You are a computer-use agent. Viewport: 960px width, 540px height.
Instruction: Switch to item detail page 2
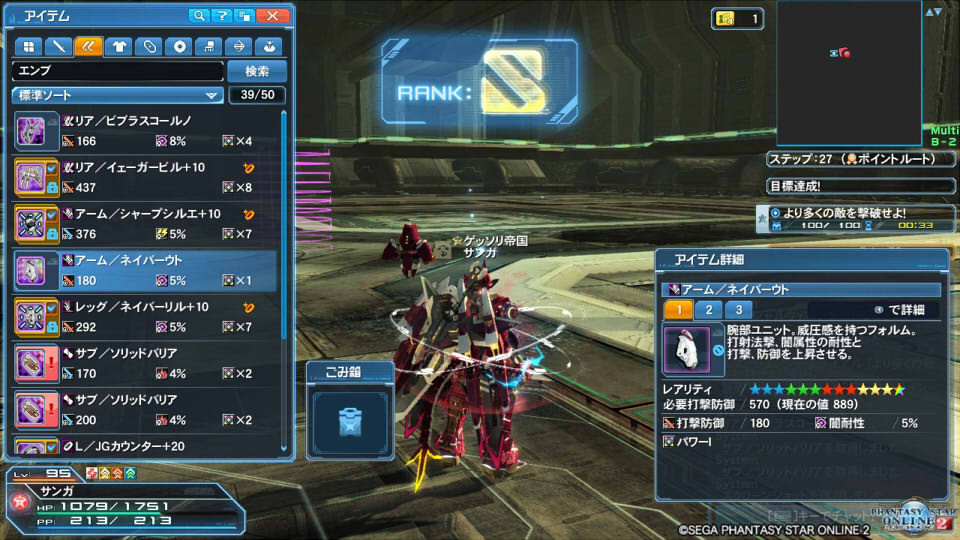click(708, 310)
